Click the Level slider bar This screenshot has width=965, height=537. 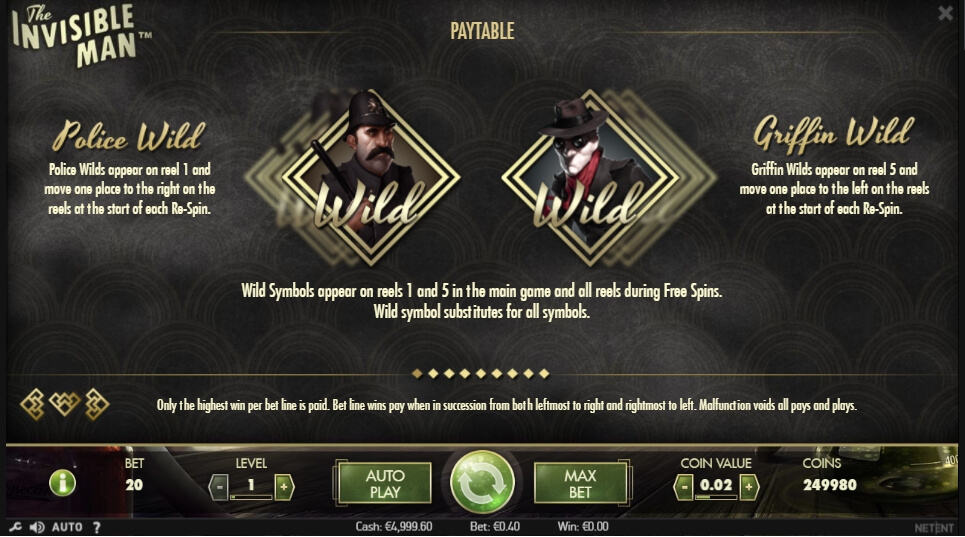point(251,497)
